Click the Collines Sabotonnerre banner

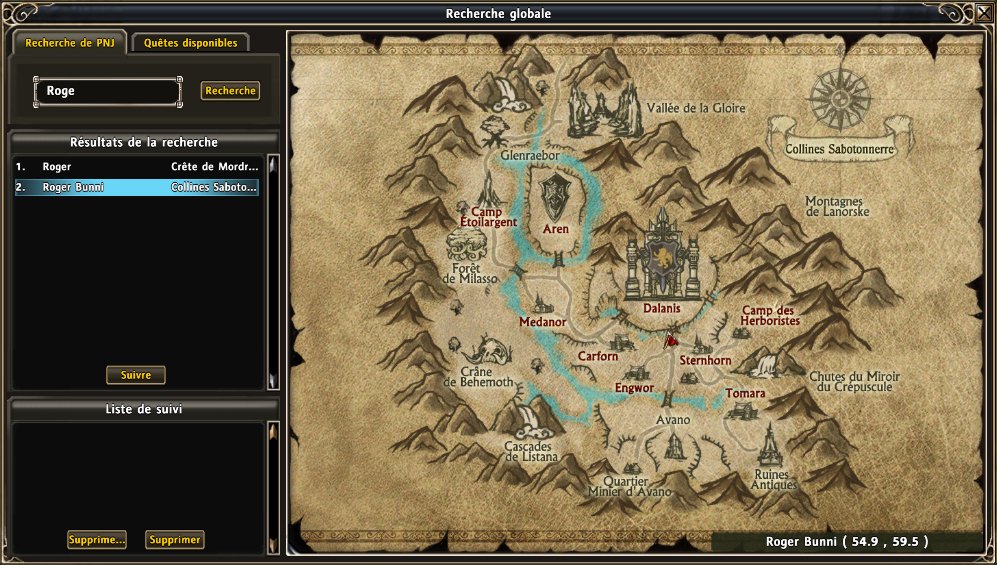[832, 150]
